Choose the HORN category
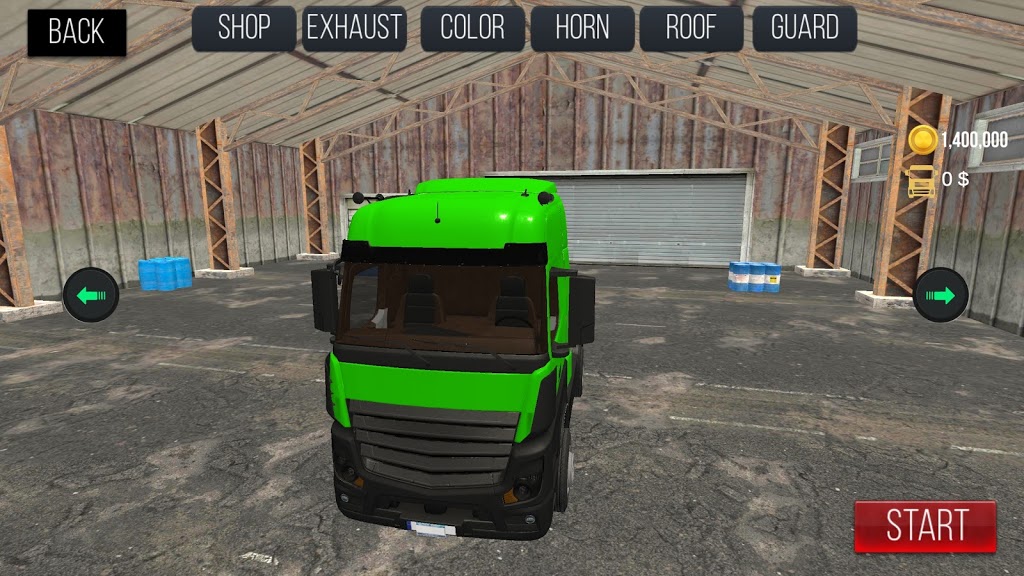The height and width of the screenshot is (576, 1024). (582, 29)
